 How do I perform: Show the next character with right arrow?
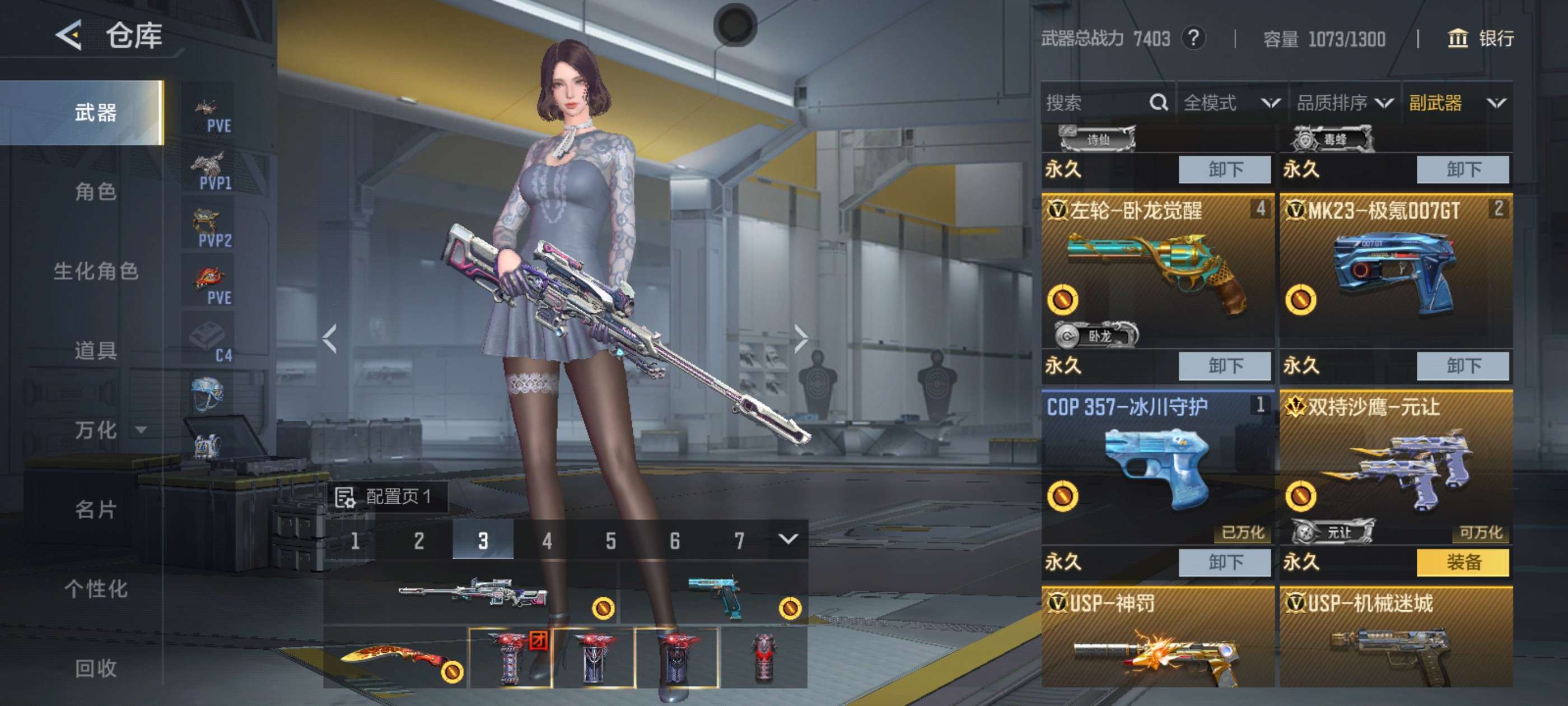[800, 338]
